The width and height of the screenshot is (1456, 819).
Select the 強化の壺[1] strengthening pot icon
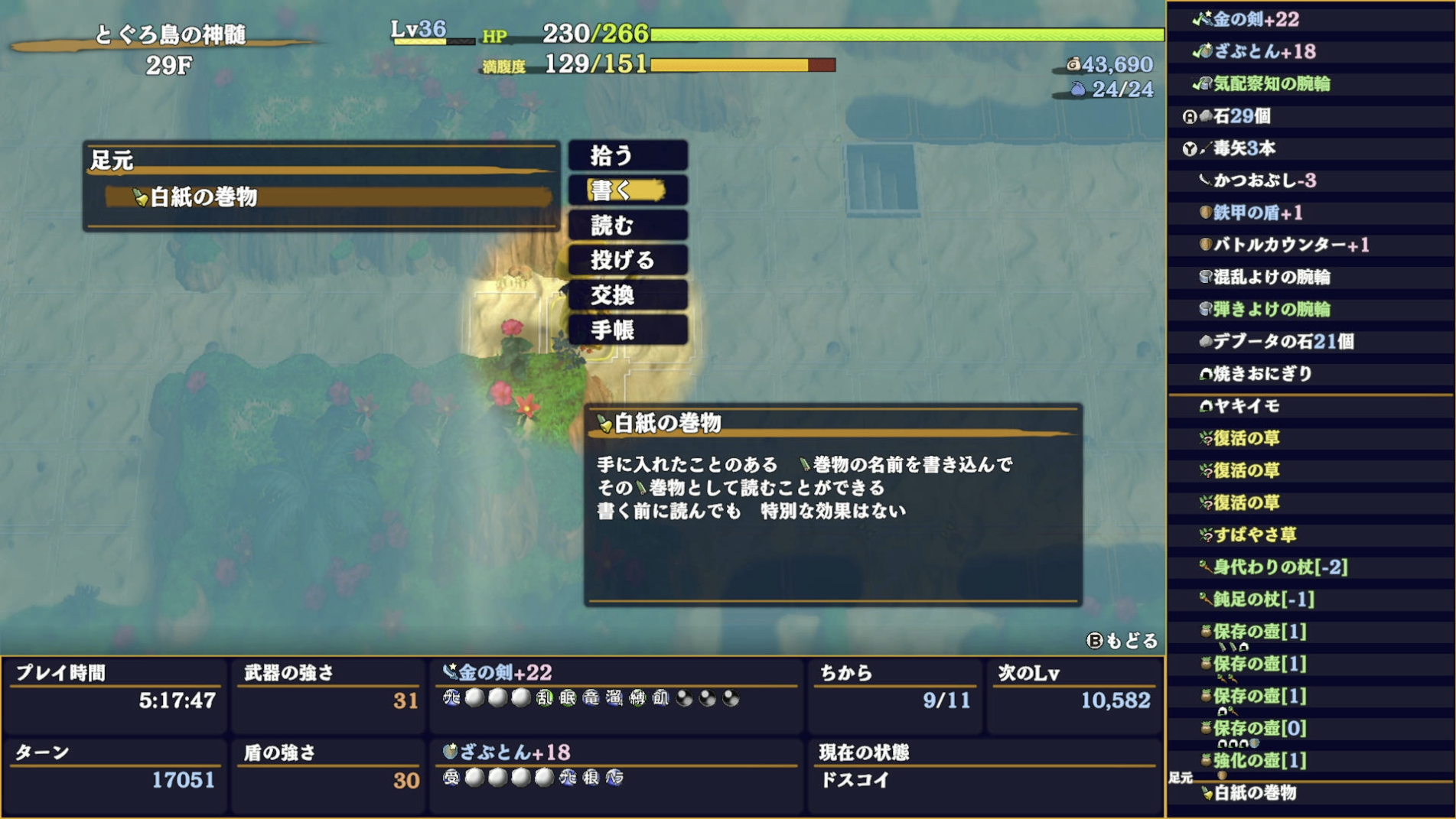coord(1206,761)
